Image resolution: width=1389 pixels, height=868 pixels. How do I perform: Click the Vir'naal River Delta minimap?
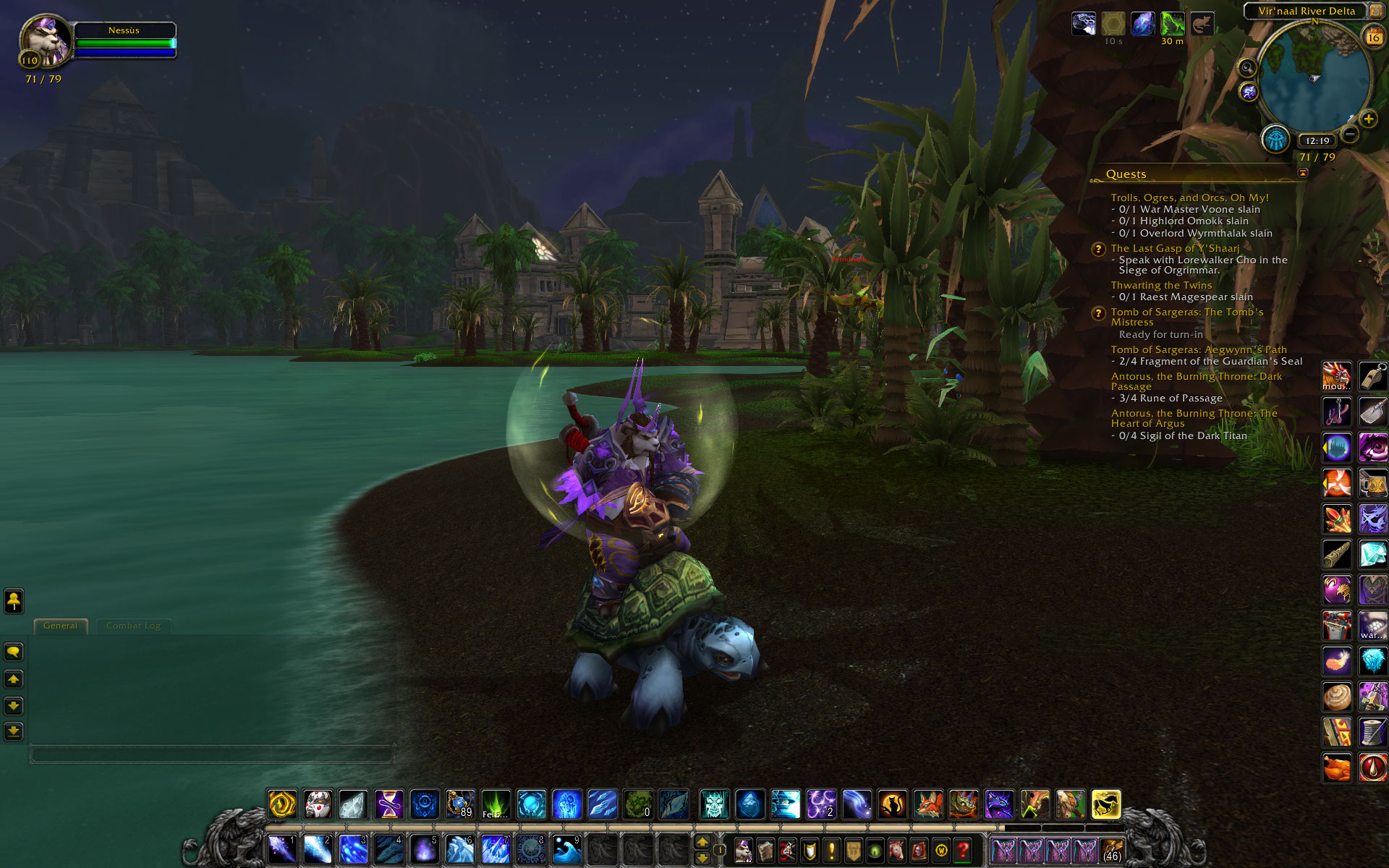point(1314,77)
